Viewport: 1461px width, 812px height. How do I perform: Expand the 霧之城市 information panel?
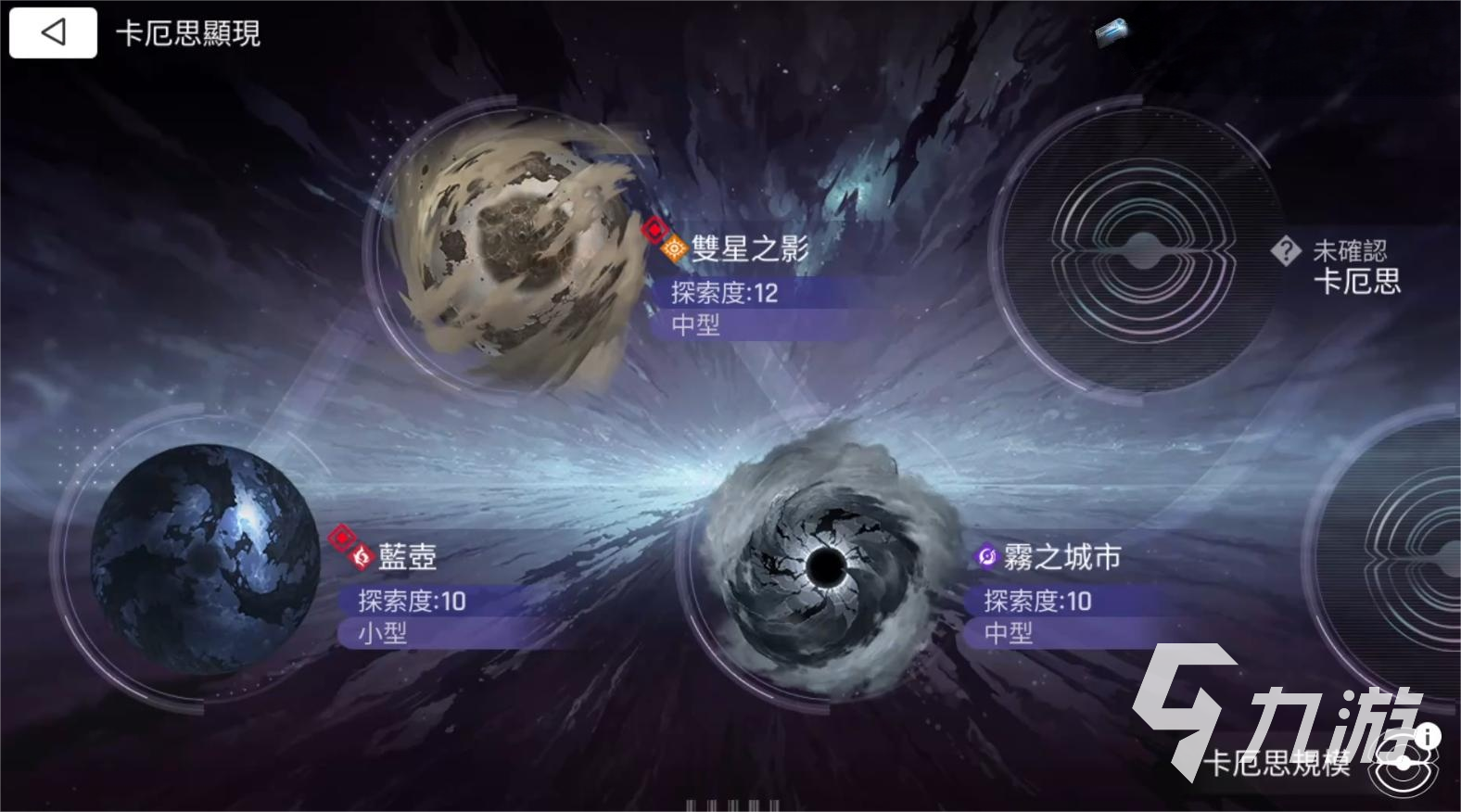(1061, 558)
